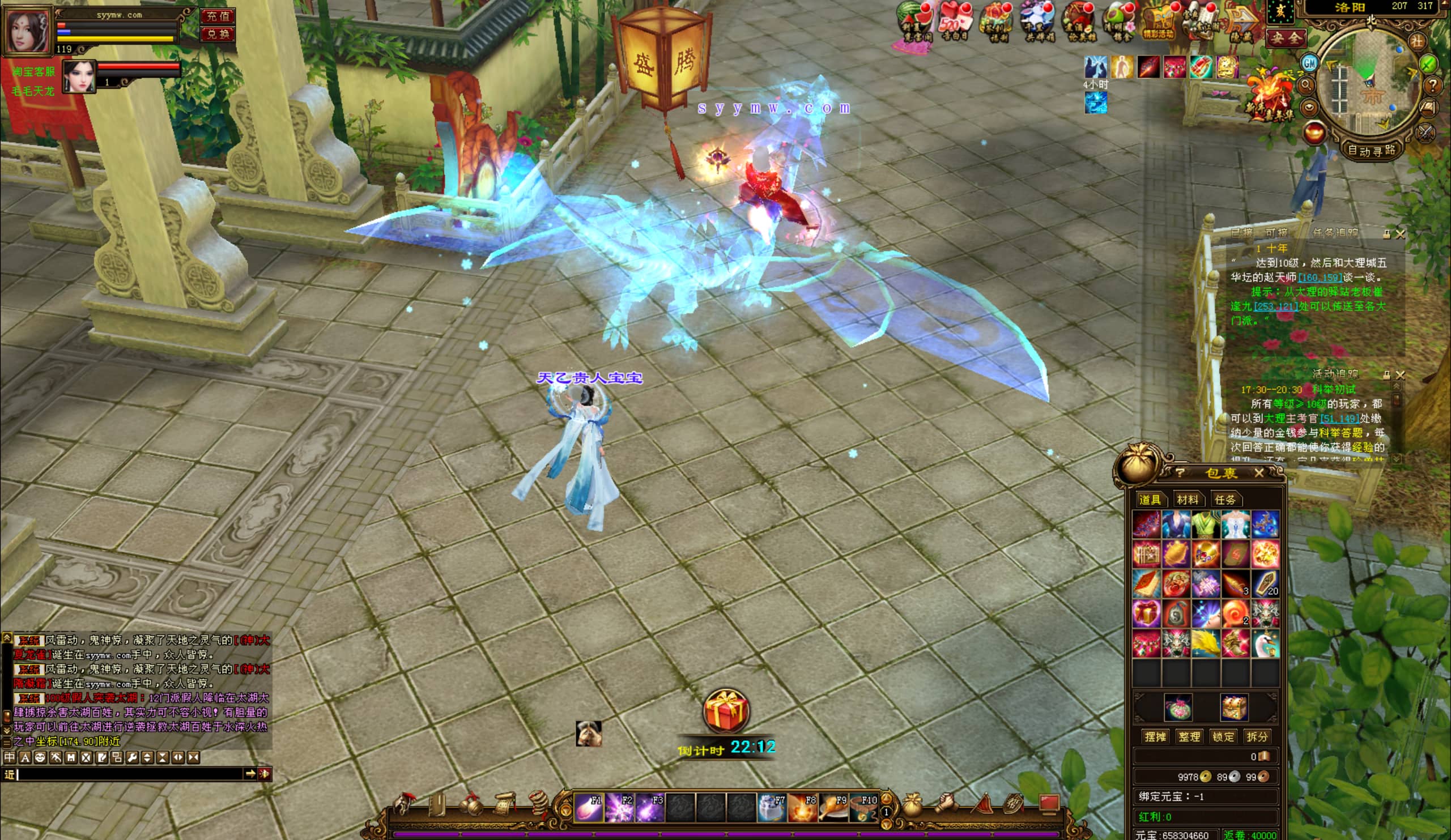This screenshot has height=840, width=1451.
Task: Click the 充值 recharge button
Action: point(218,15)
